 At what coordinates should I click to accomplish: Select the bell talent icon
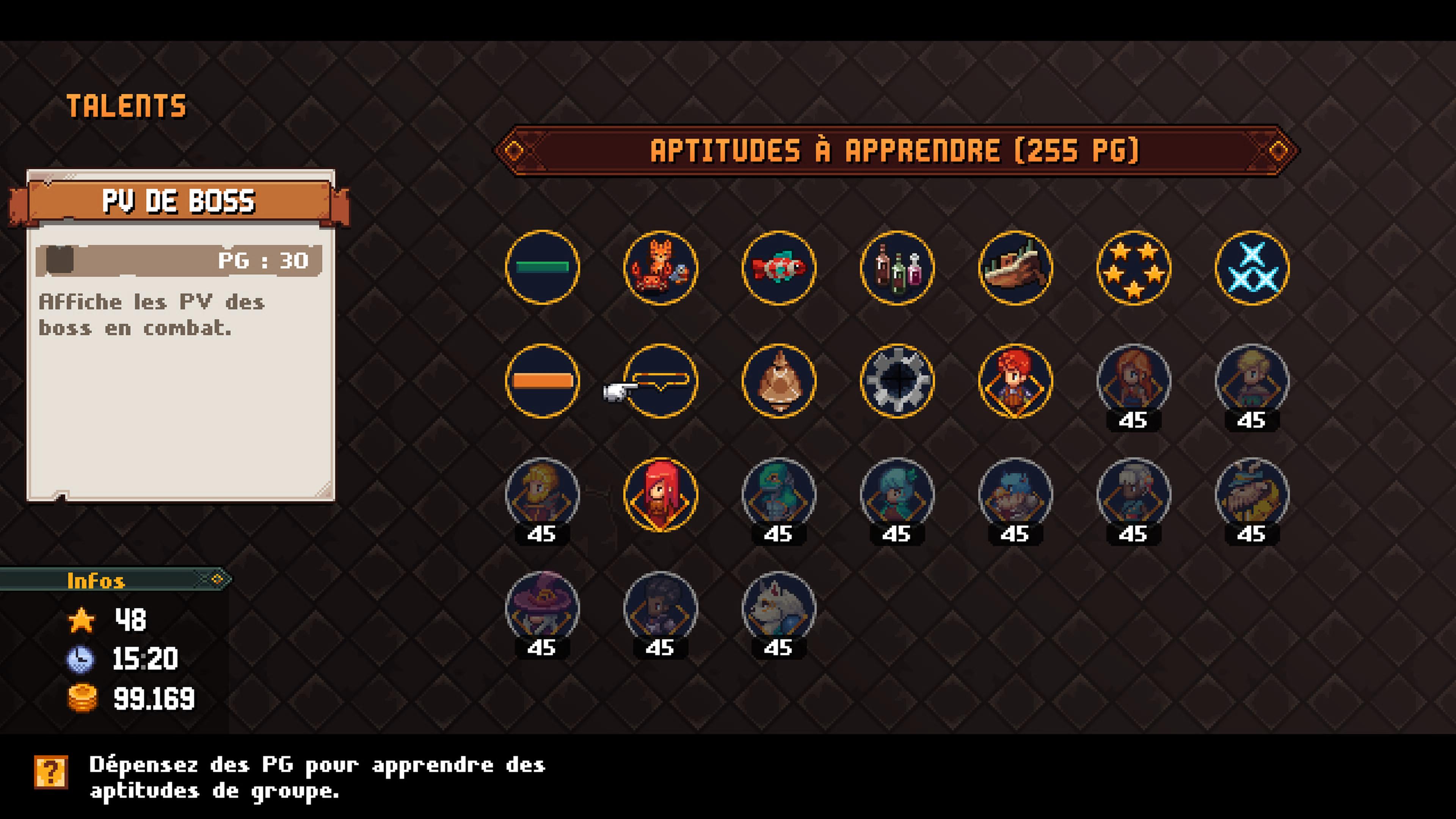(778, 381)
